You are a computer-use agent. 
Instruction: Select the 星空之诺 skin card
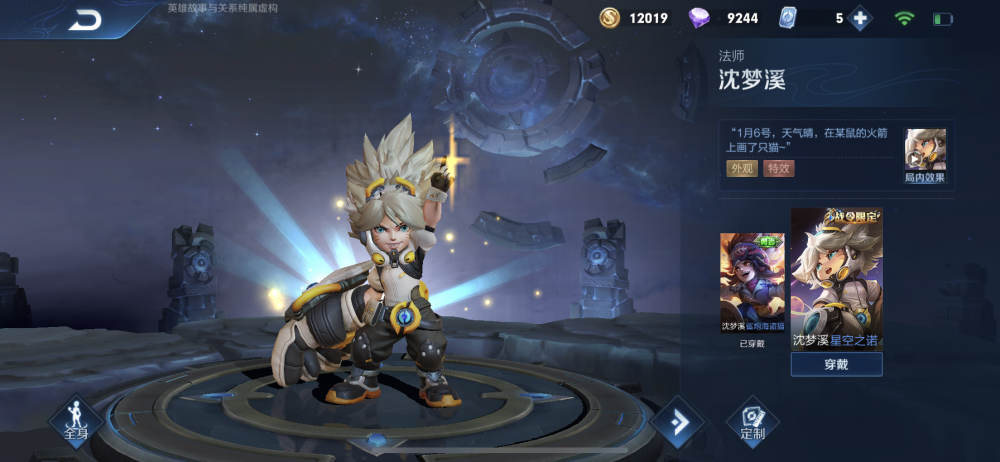pos(836,278)
